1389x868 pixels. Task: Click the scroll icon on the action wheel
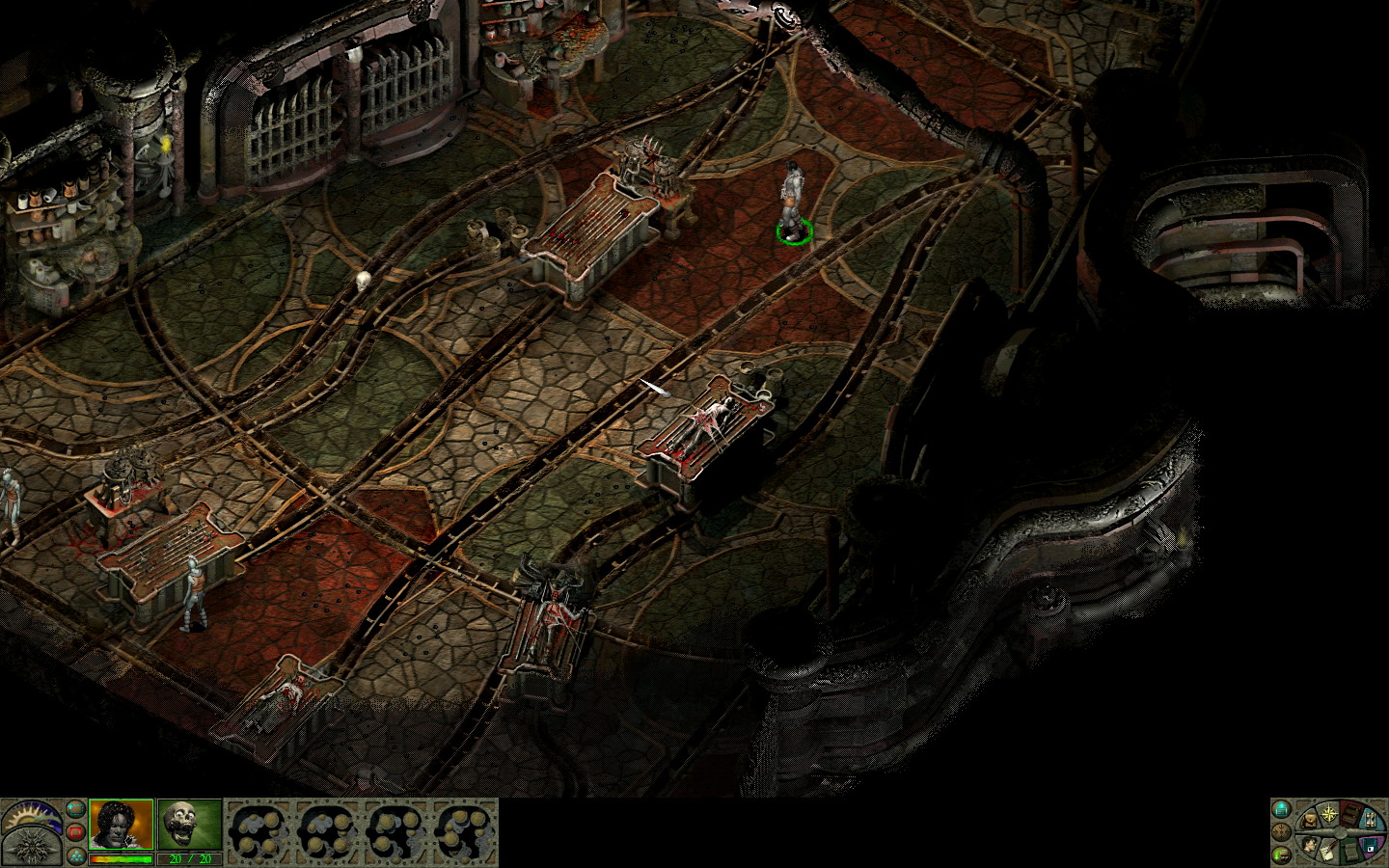click(1350, 852)
